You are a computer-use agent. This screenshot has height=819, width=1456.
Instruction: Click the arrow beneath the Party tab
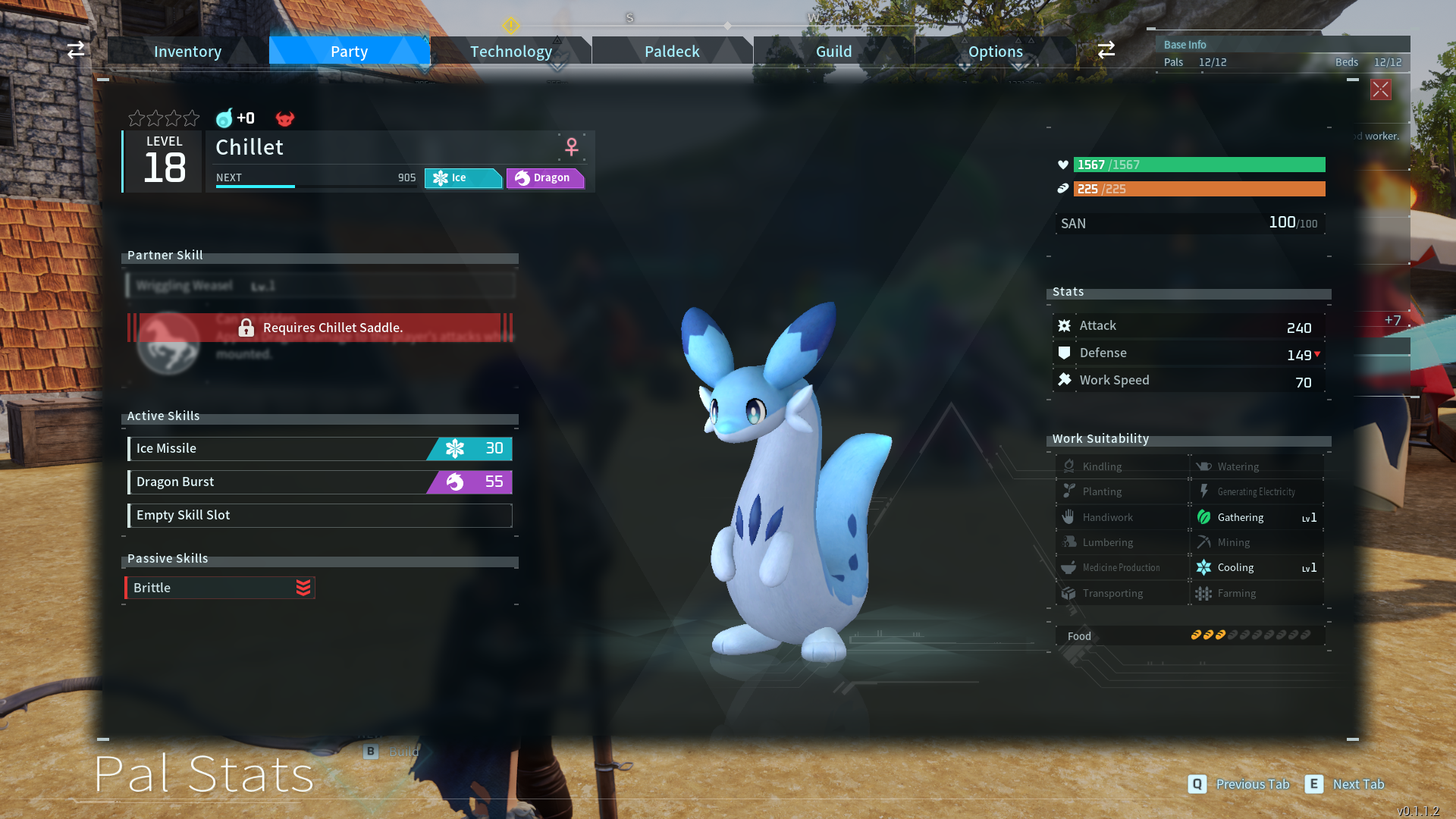click(424, 69)
